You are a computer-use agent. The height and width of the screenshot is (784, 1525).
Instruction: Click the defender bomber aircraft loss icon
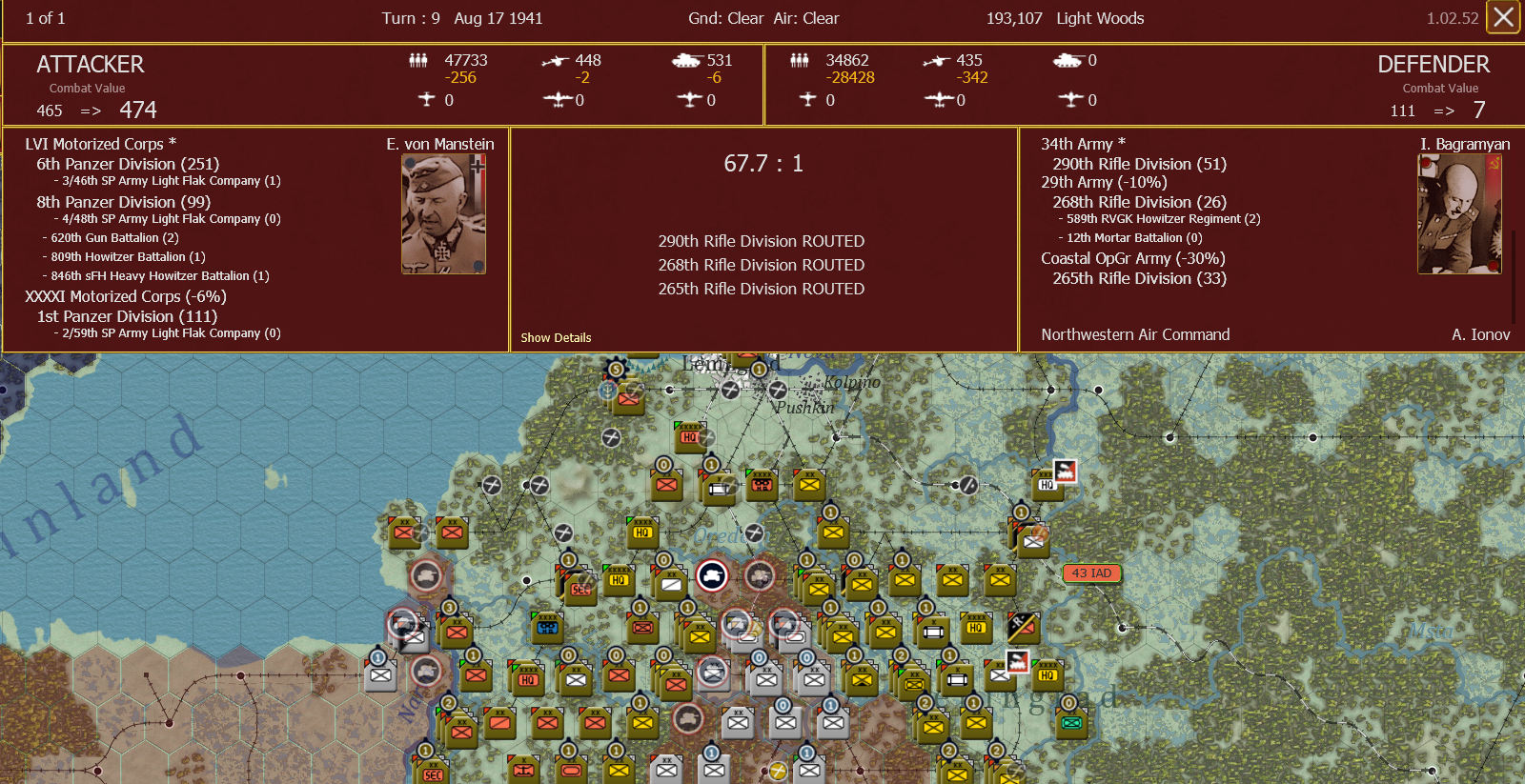[938, 100]
